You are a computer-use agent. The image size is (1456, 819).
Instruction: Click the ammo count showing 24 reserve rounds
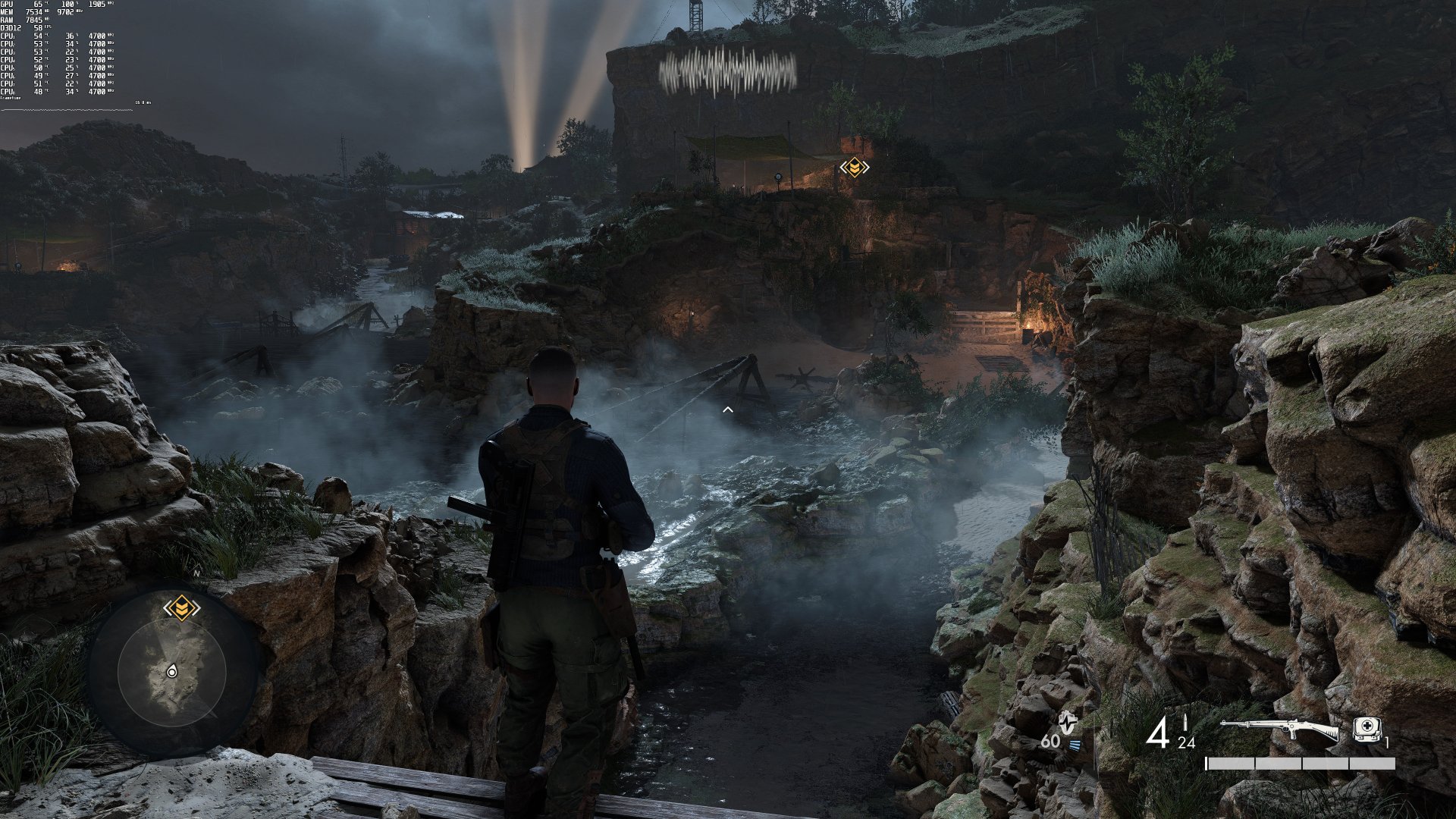[x=1186, y=743]
